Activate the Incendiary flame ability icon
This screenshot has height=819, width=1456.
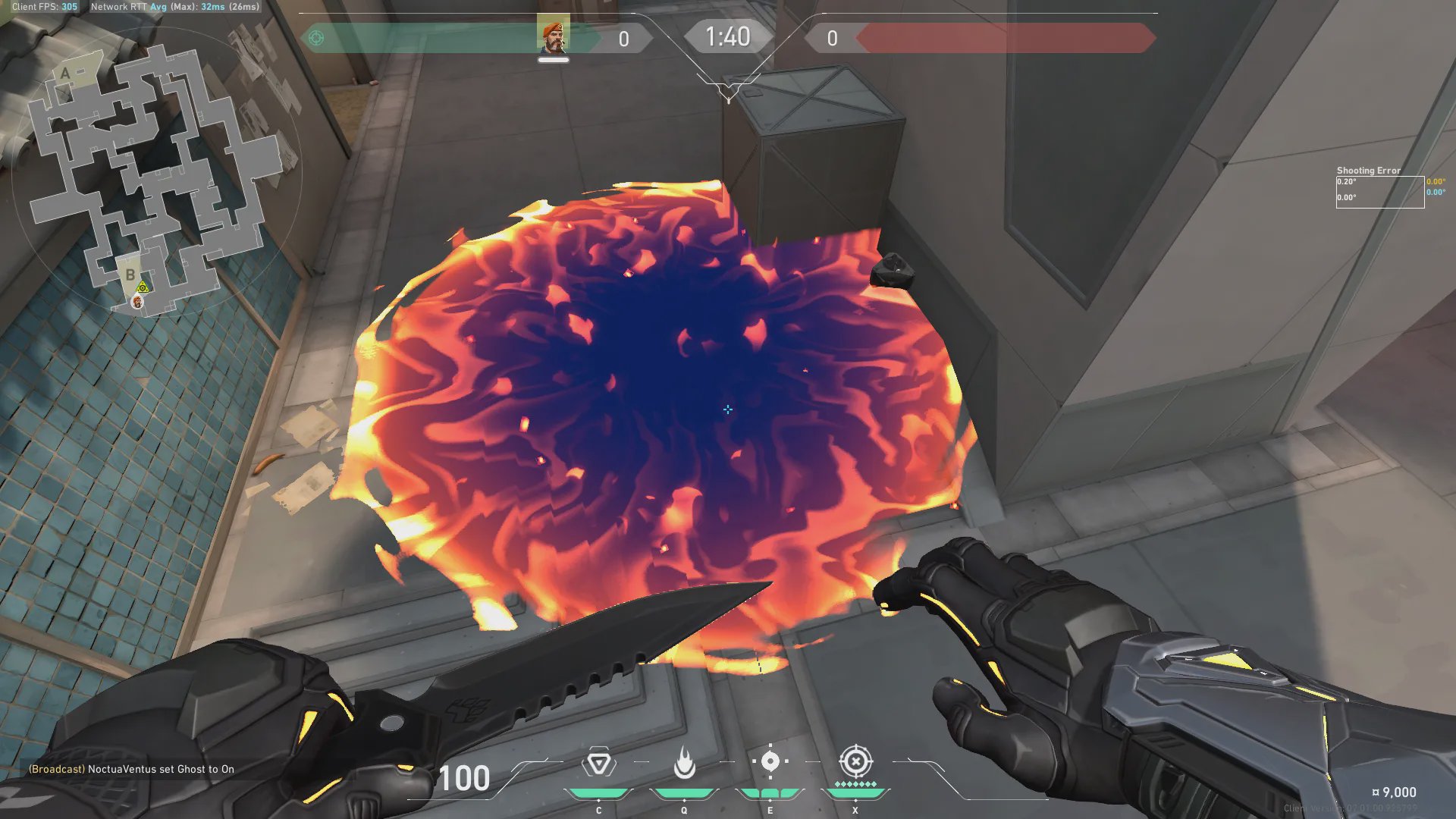tap(684, 763)
